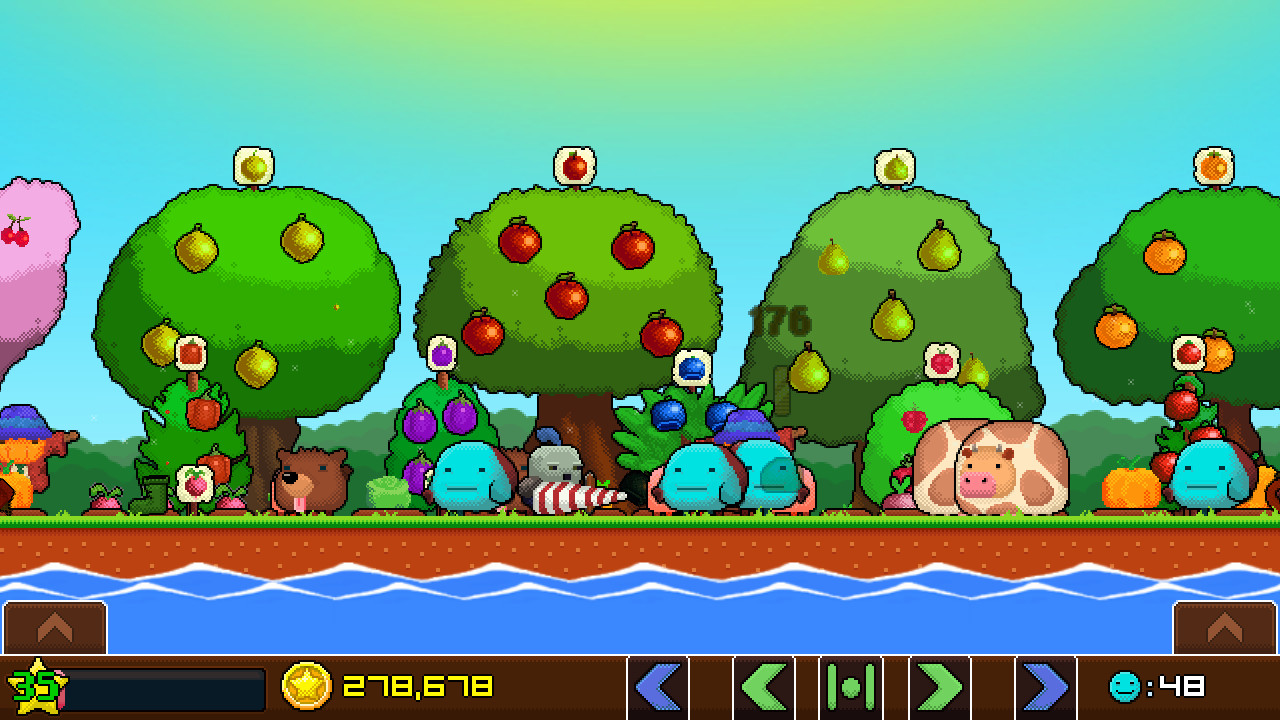Expand the bottom-left panel with the up arrow
1280x720 pixels.
pyautogui.click(x=55, y=629)
